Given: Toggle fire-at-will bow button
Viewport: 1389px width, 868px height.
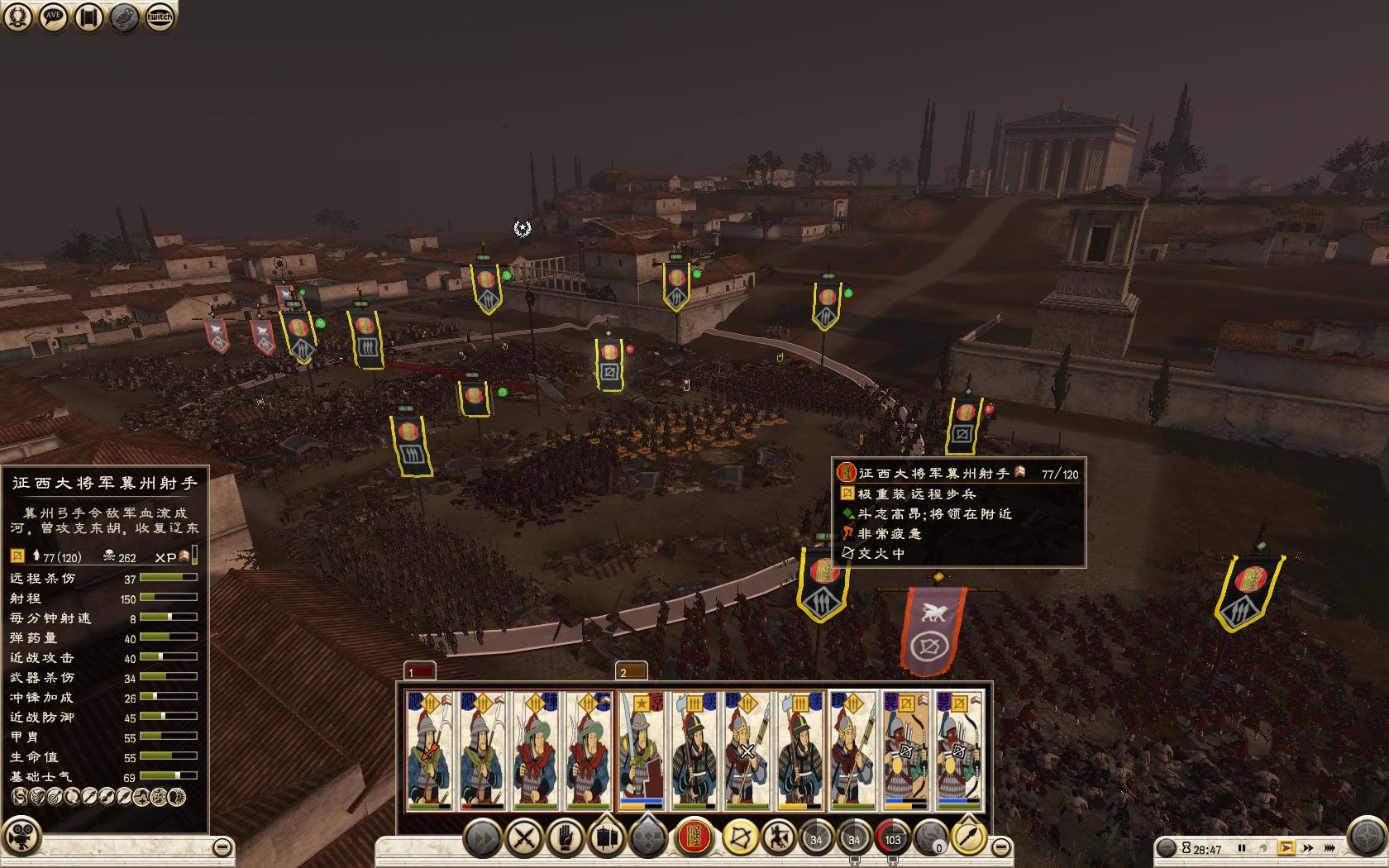Looking at the screenshot, I should tap(740, 839).
